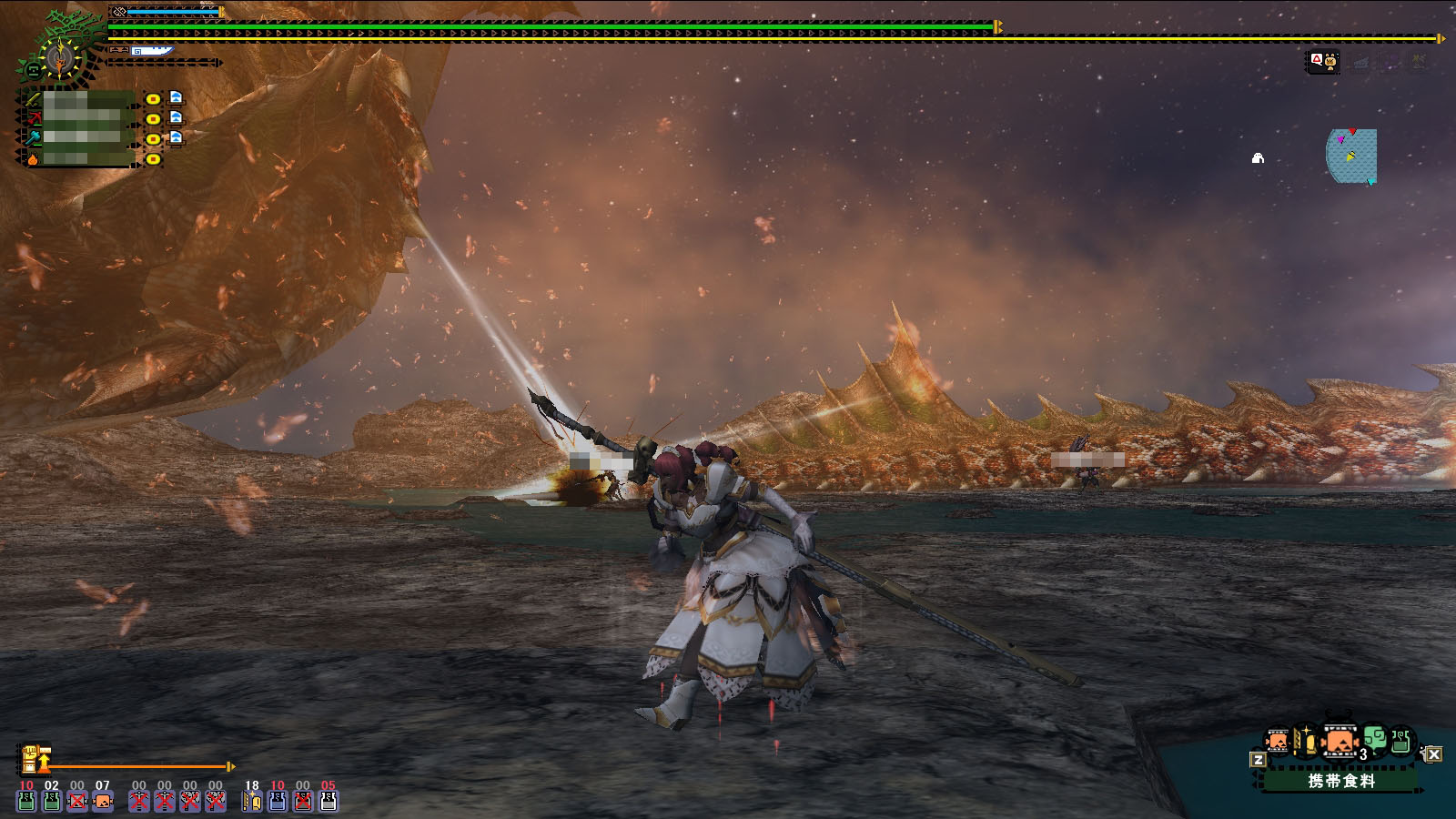Use the white potion shortcut showing 05
The width and height of the screenshot is (1456, 819).
[x=328, y=800]
